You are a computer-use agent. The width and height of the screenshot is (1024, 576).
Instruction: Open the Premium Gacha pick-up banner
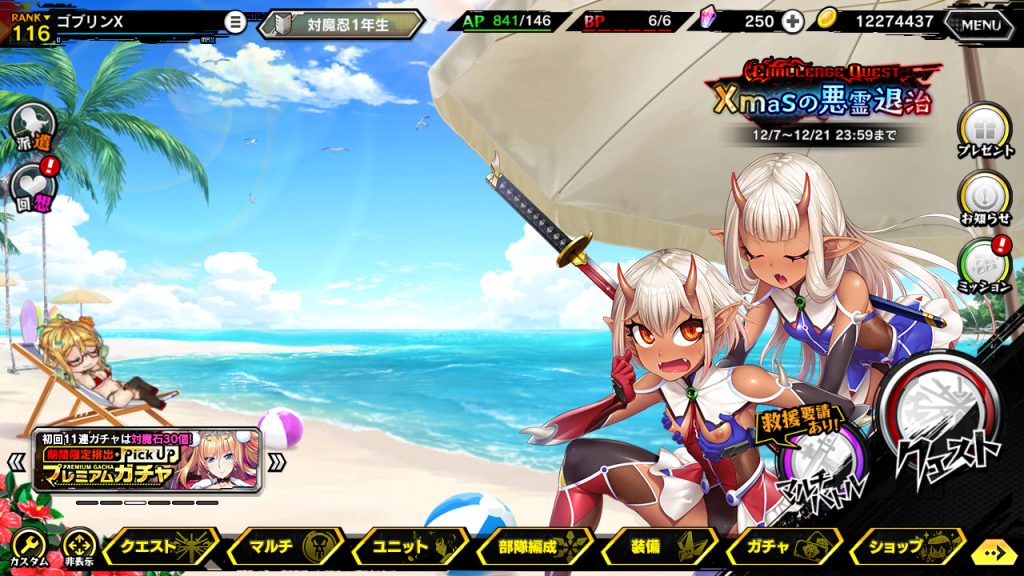[148, 460]
